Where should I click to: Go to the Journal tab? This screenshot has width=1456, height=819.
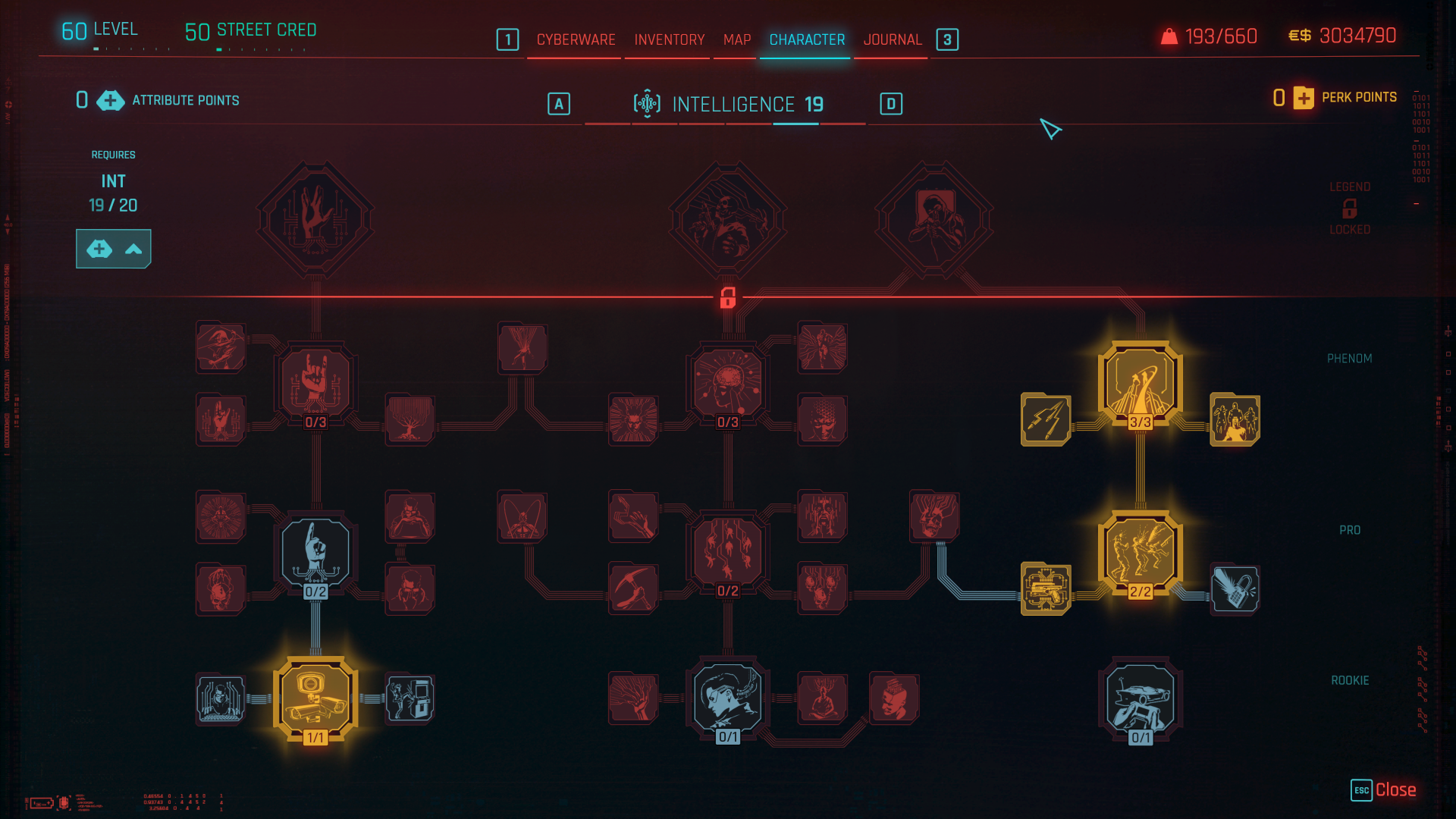892,39
